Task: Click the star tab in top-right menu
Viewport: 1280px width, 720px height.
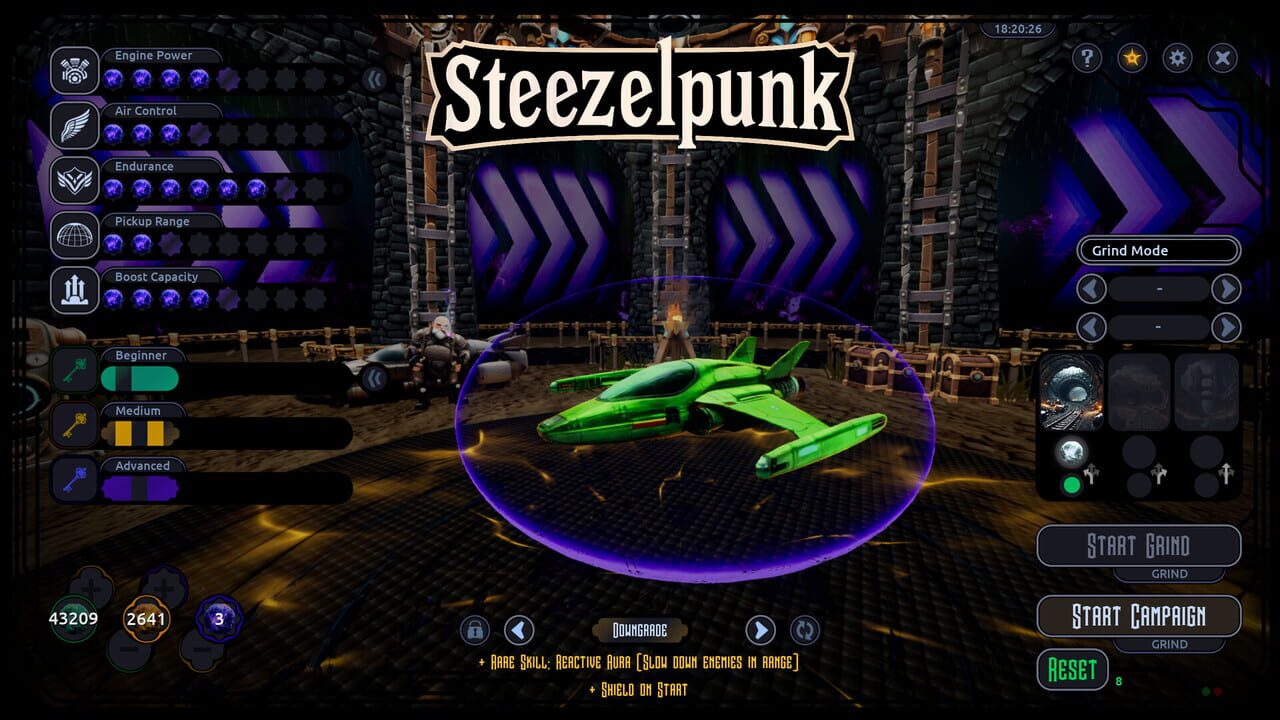Action: [1131, 58]
